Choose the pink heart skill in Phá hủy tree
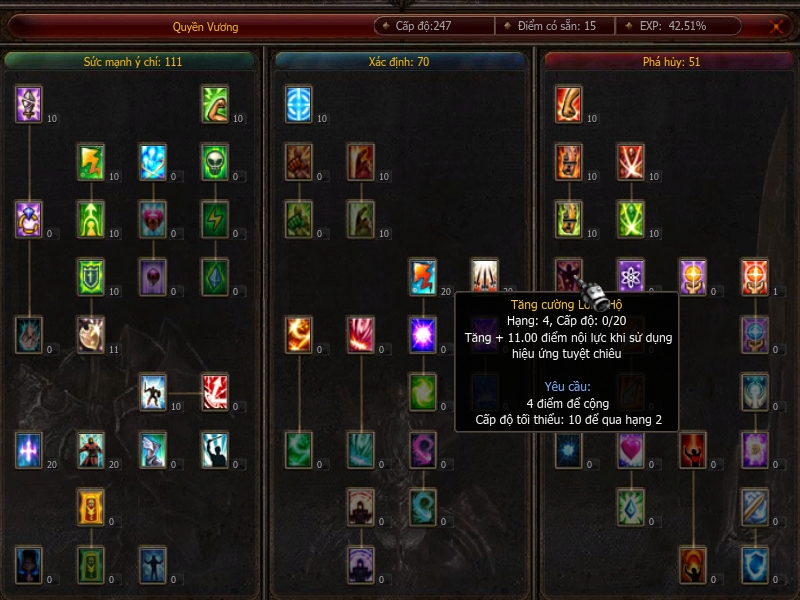 [x=631, y=450]
